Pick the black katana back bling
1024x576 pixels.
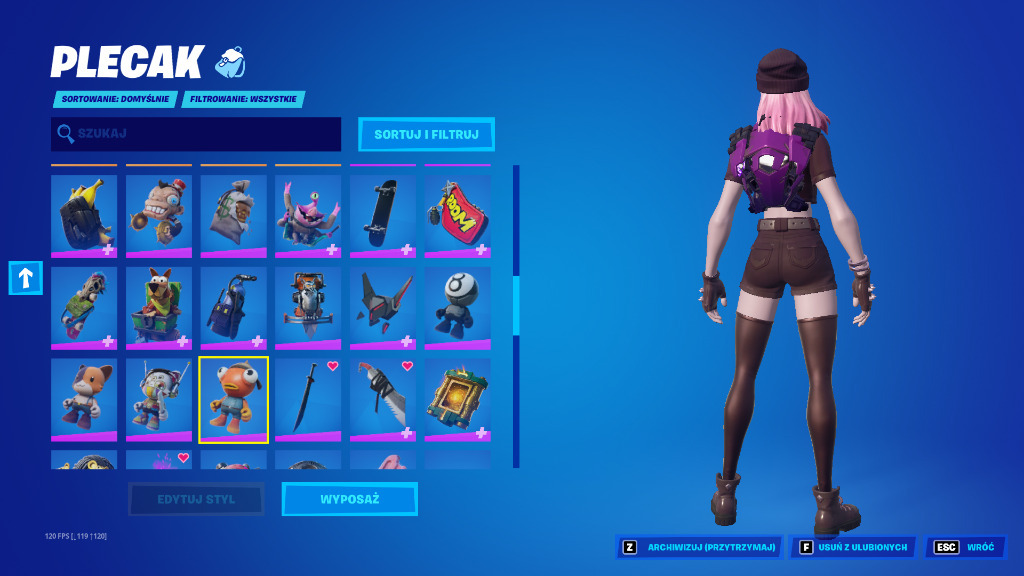point(308,400)
